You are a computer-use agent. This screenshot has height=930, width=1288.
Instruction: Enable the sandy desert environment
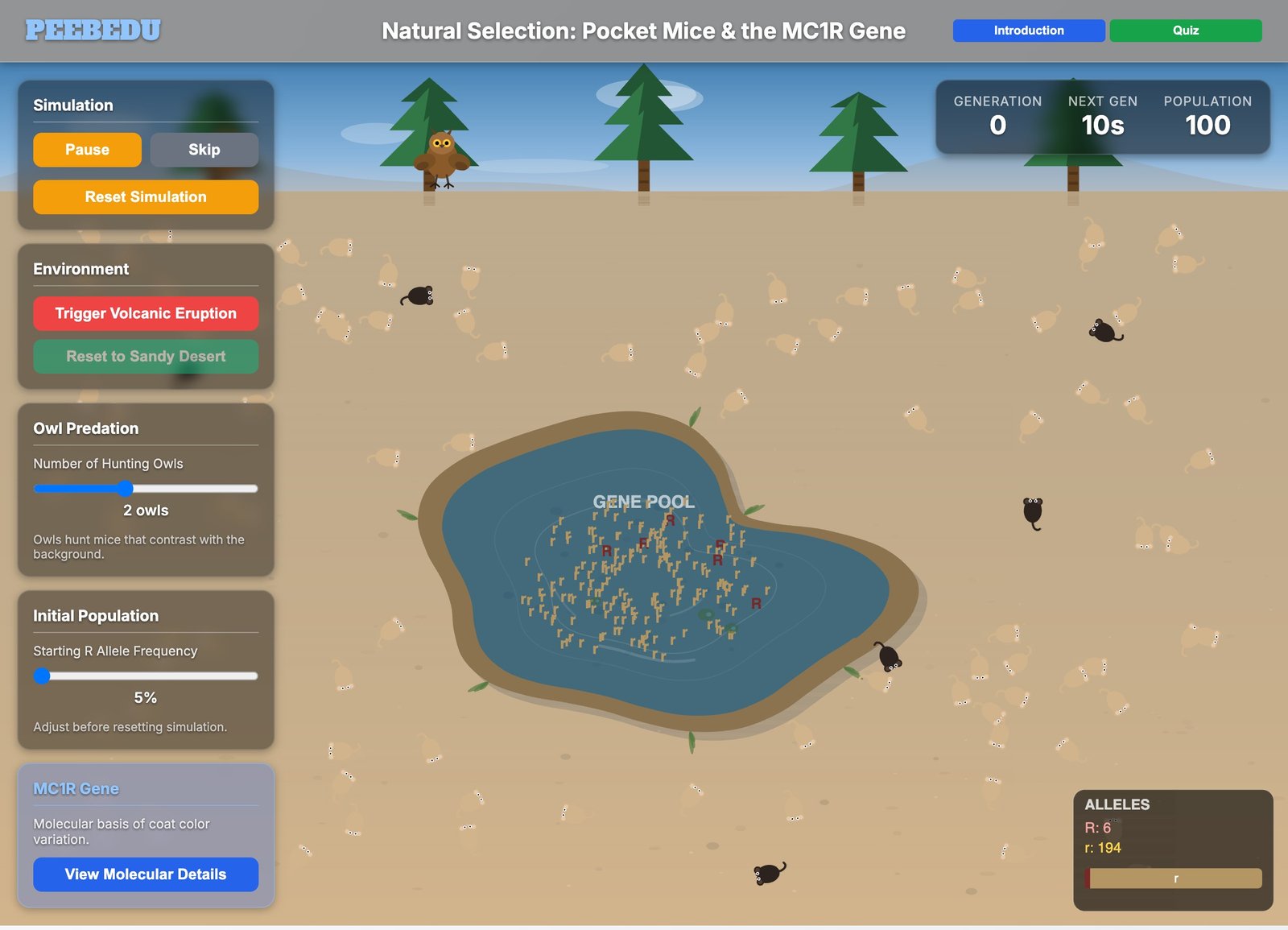[x=145, y=356]
